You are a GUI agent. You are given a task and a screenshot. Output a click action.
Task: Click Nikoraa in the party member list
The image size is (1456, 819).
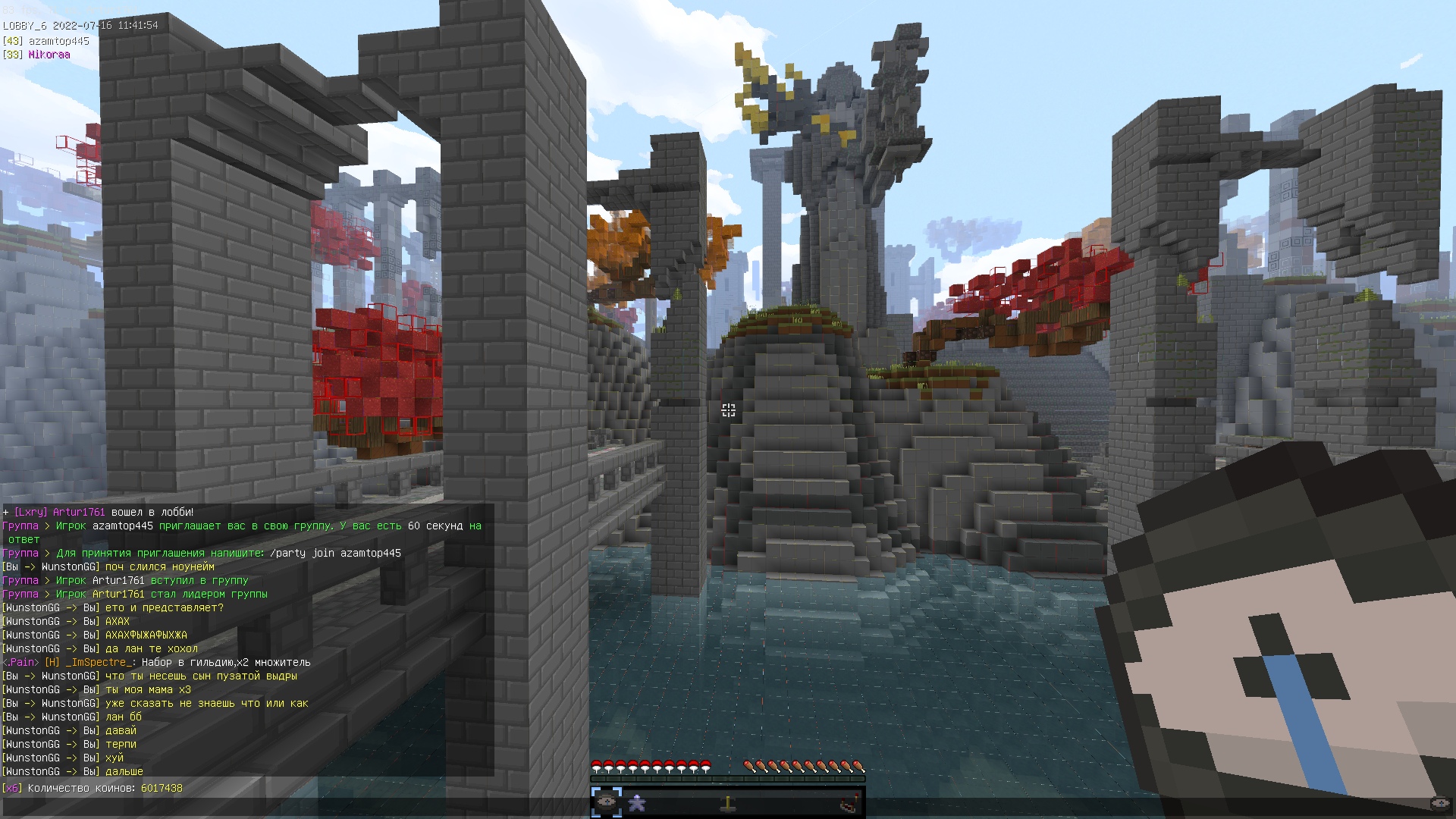[49, 55]
